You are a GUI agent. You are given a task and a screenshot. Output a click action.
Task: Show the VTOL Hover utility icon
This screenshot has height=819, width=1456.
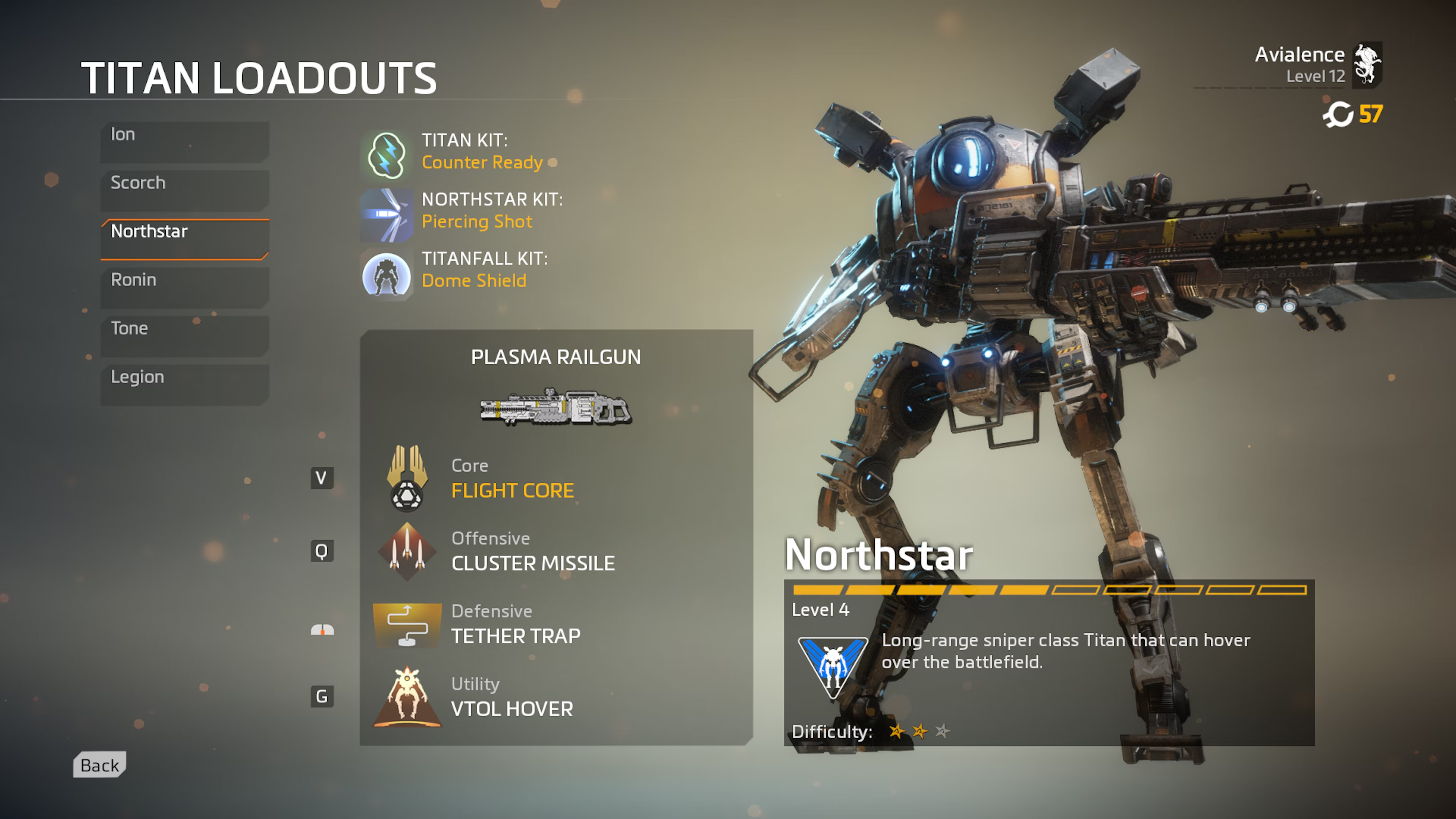[406, 697]
